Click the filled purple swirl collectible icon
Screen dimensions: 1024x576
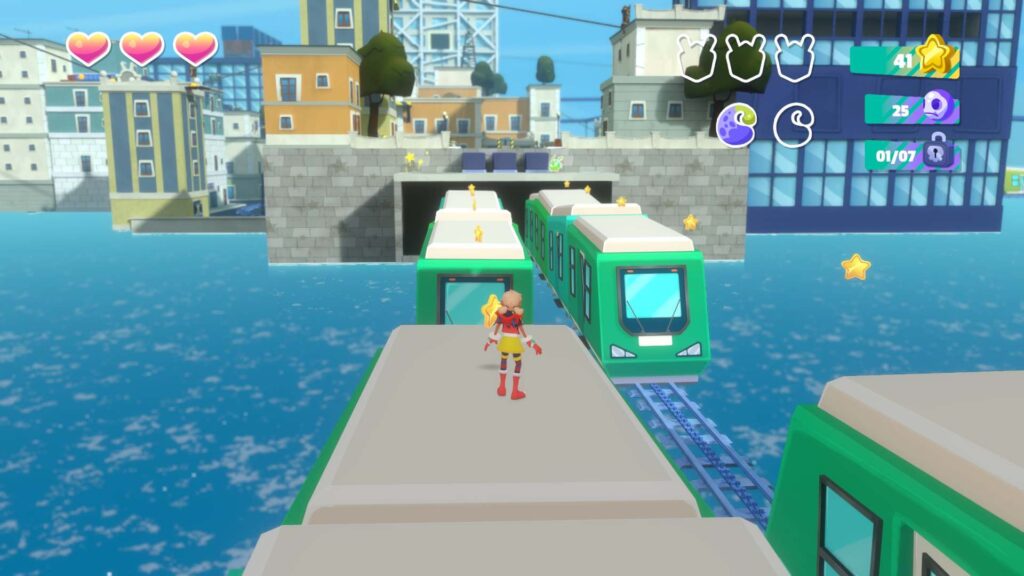(736, 124)
